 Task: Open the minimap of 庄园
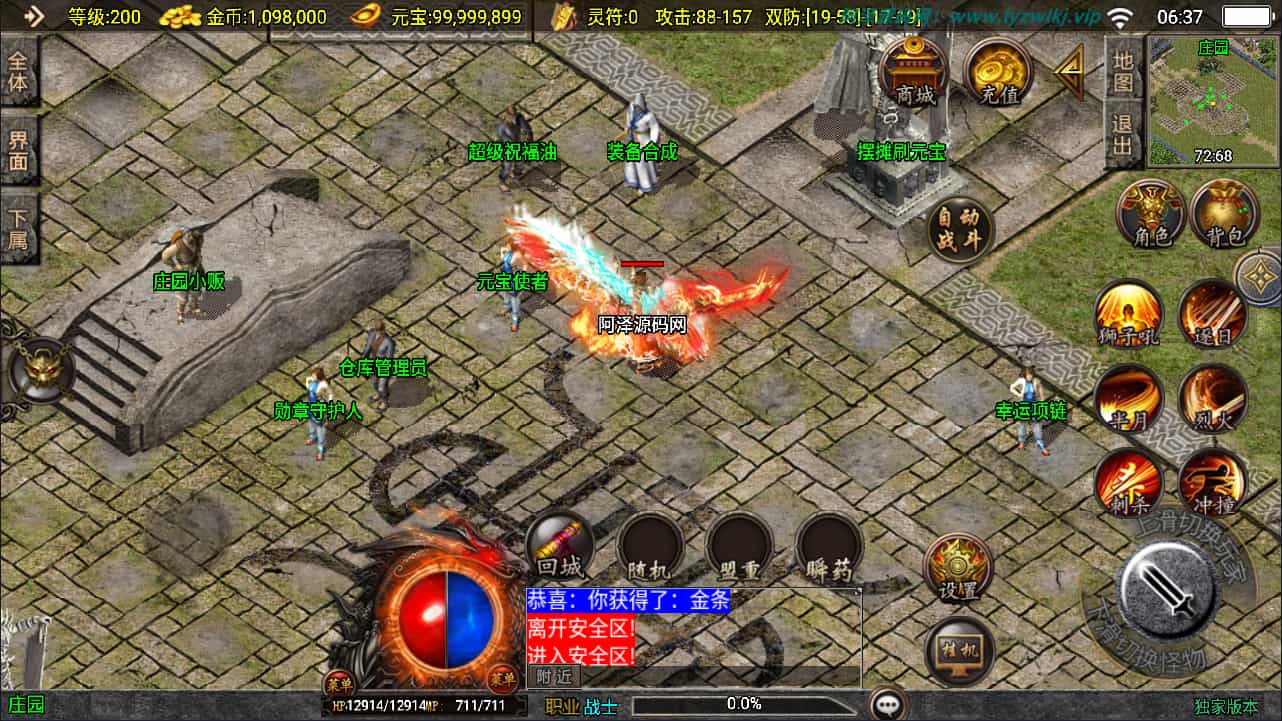click(1213, 101)
